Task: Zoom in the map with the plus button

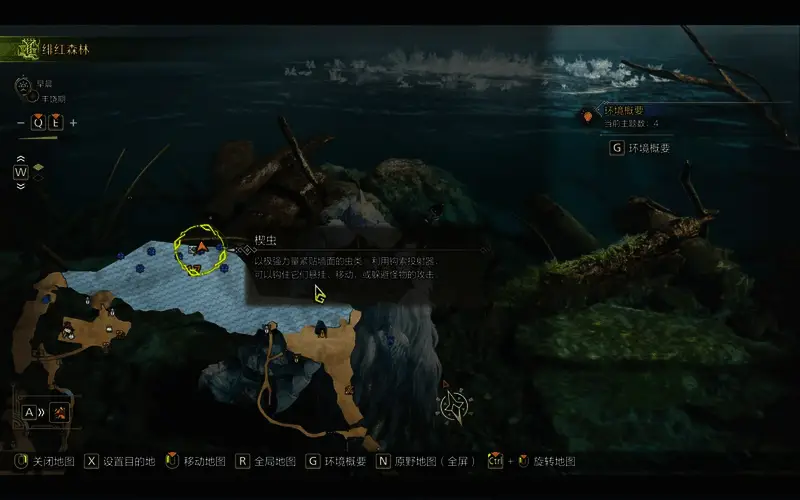Action: (73, 123)
